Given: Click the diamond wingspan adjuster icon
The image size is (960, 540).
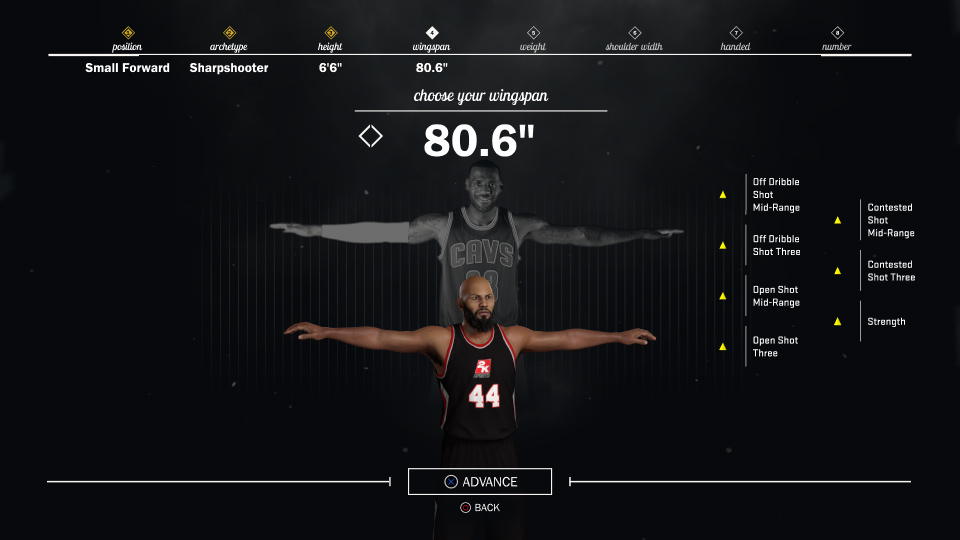Looking at the screenshot, I should (371, 136).
